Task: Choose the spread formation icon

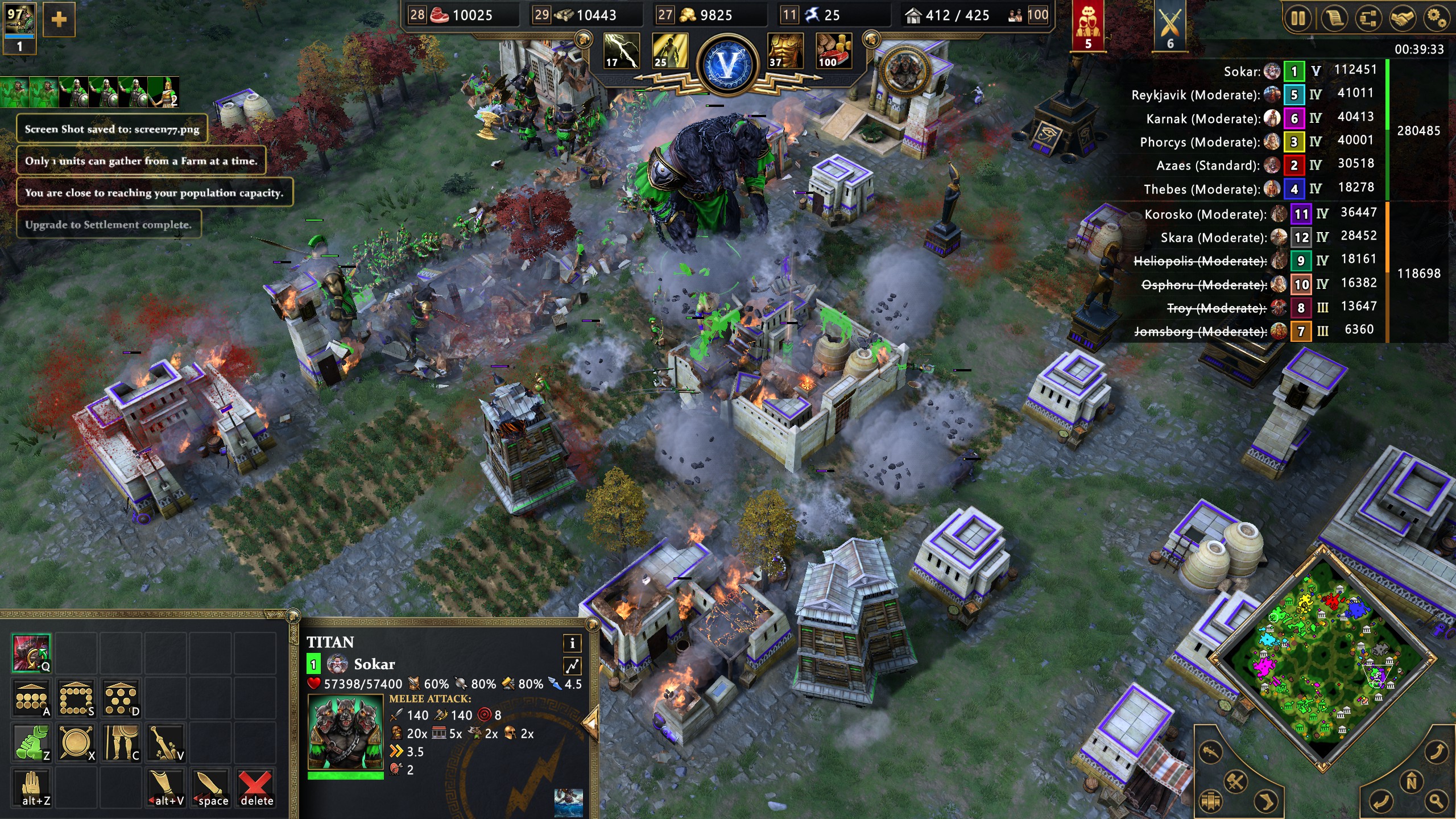Action: (121, 698)
